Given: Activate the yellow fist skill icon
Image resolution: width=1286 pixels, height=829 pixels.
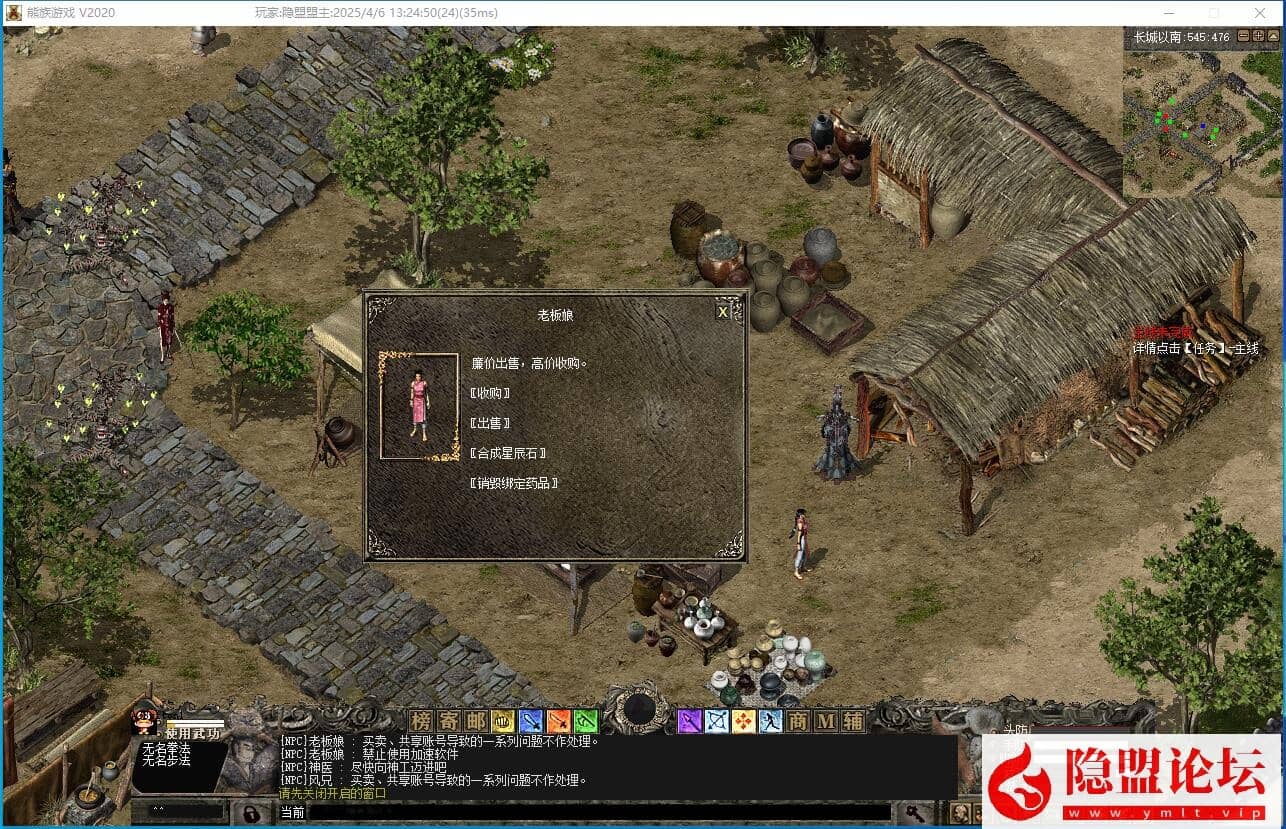Looking at the screenshot, I should tap(502, 720).
